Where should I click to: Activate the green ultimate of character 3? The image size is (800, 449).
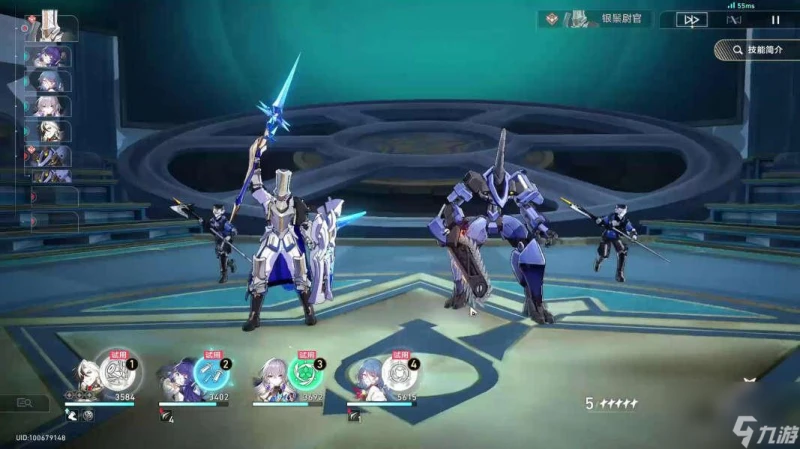[305, 375]
